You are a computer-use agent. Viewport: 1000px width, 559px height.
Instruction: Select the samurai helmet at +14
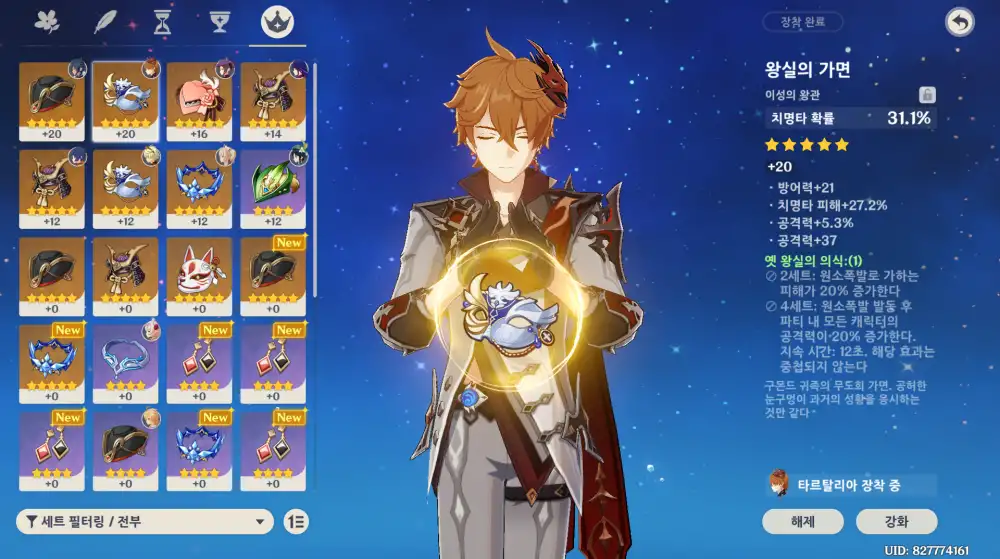point(273,101)
